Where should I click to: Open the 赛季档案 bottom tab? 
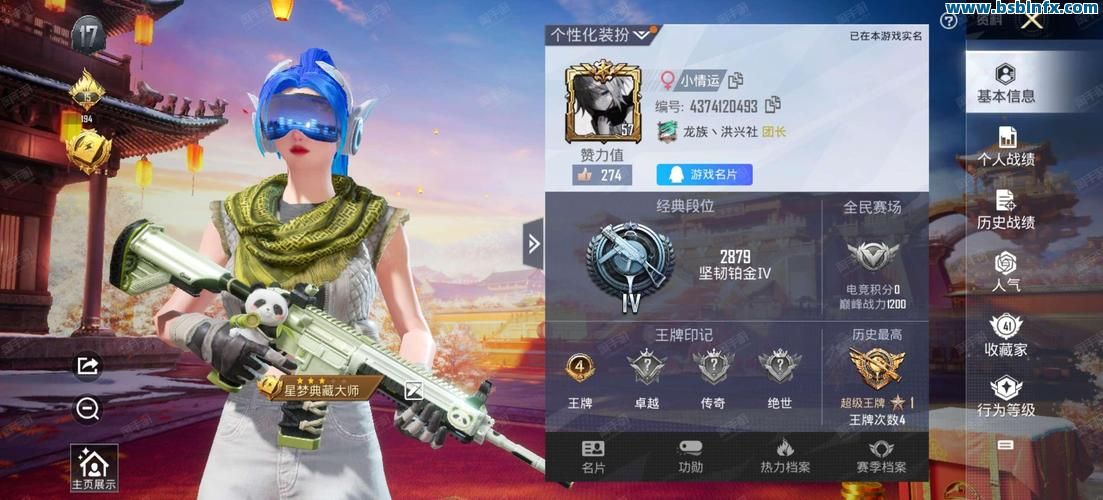click(x=881, y=457)
